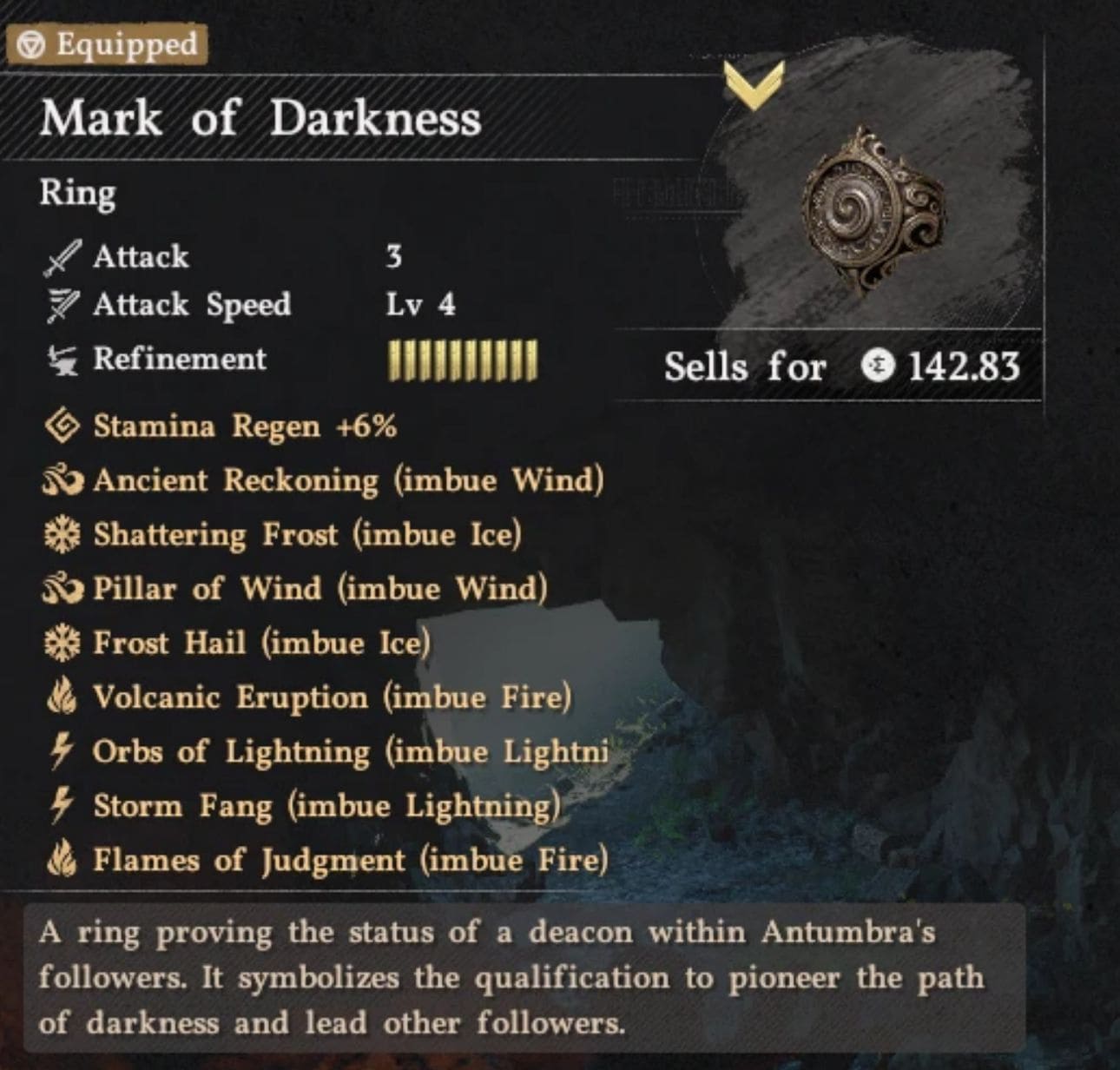Click the flame icon for Flames of Judgment
The image size is (1120, 1070).
click(63, 861)
